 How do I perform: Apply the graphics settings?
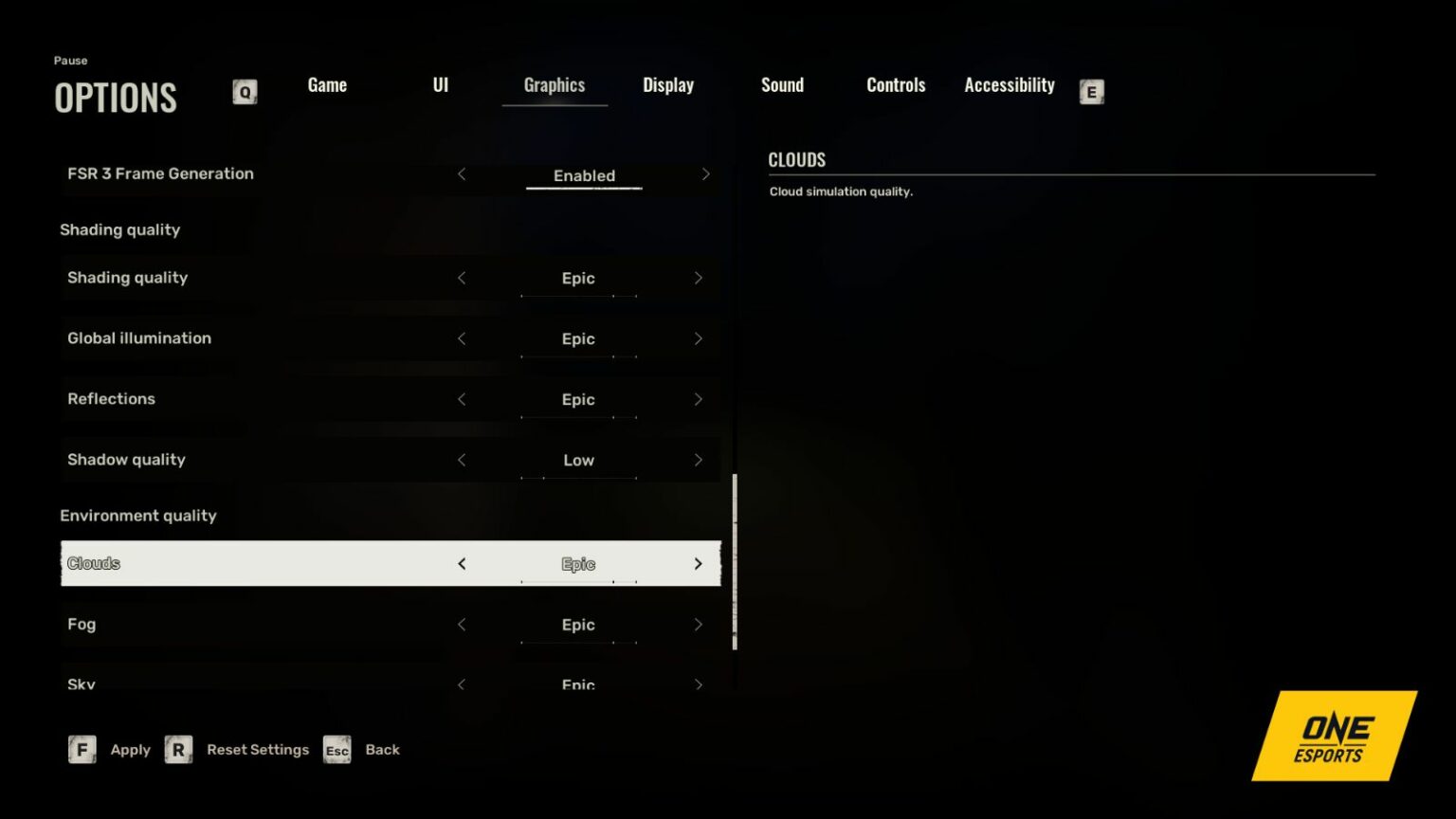pyautogui.click(x=130, y=749)
